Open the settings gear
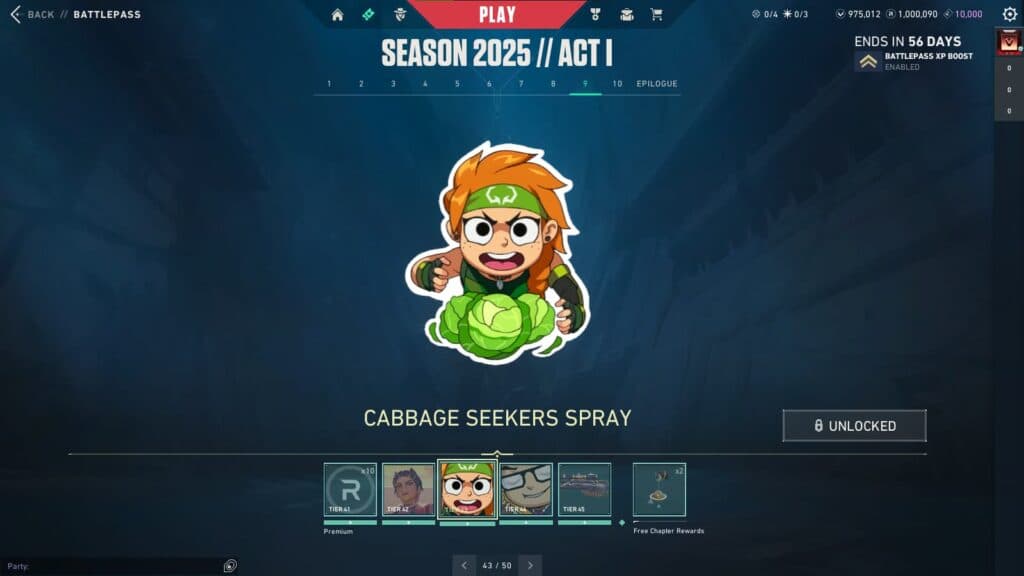 [1009, 15]
